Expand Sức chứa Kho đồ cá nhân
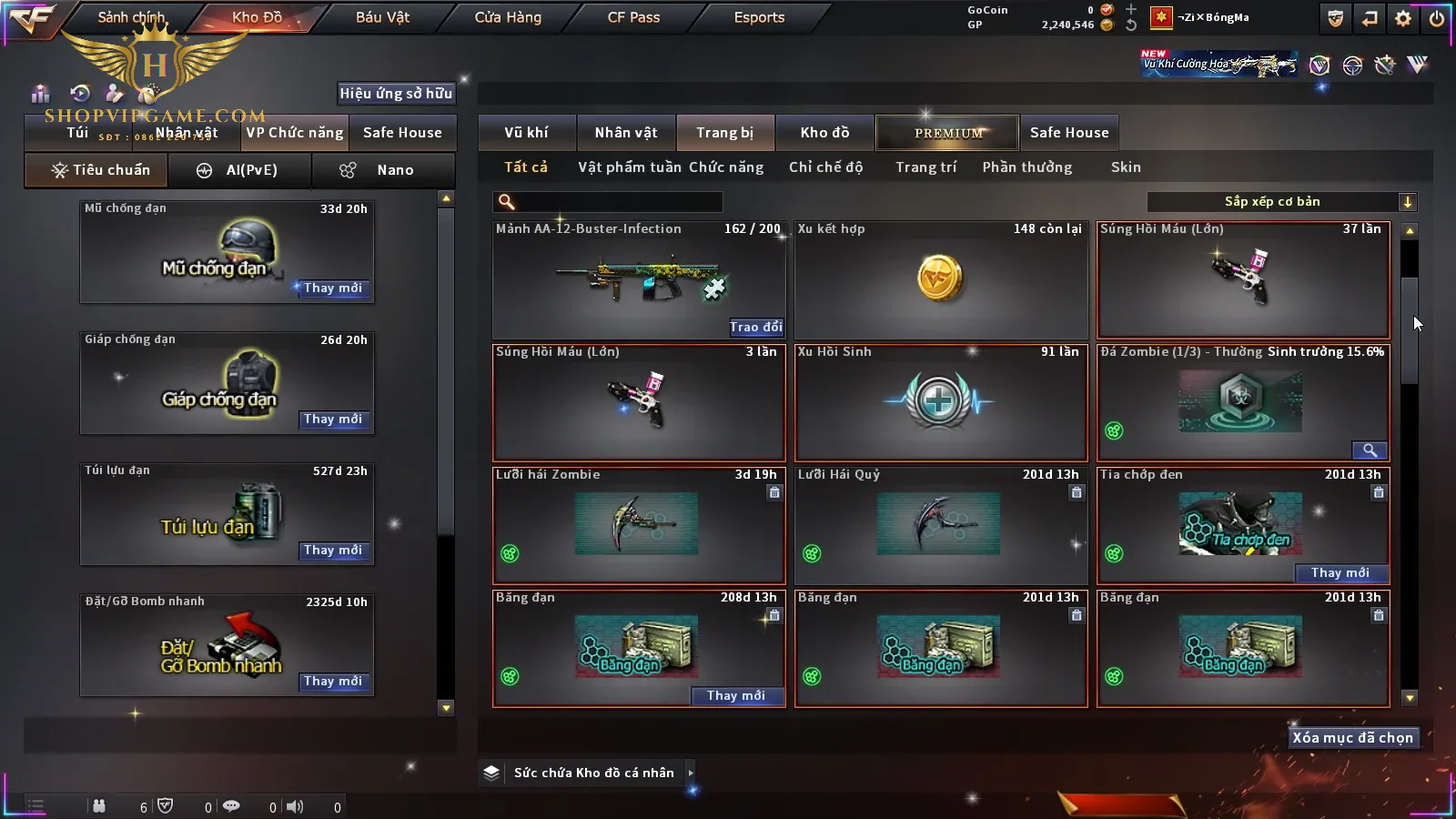Screen dimensions: 1456x819 [x=691, y=773]
